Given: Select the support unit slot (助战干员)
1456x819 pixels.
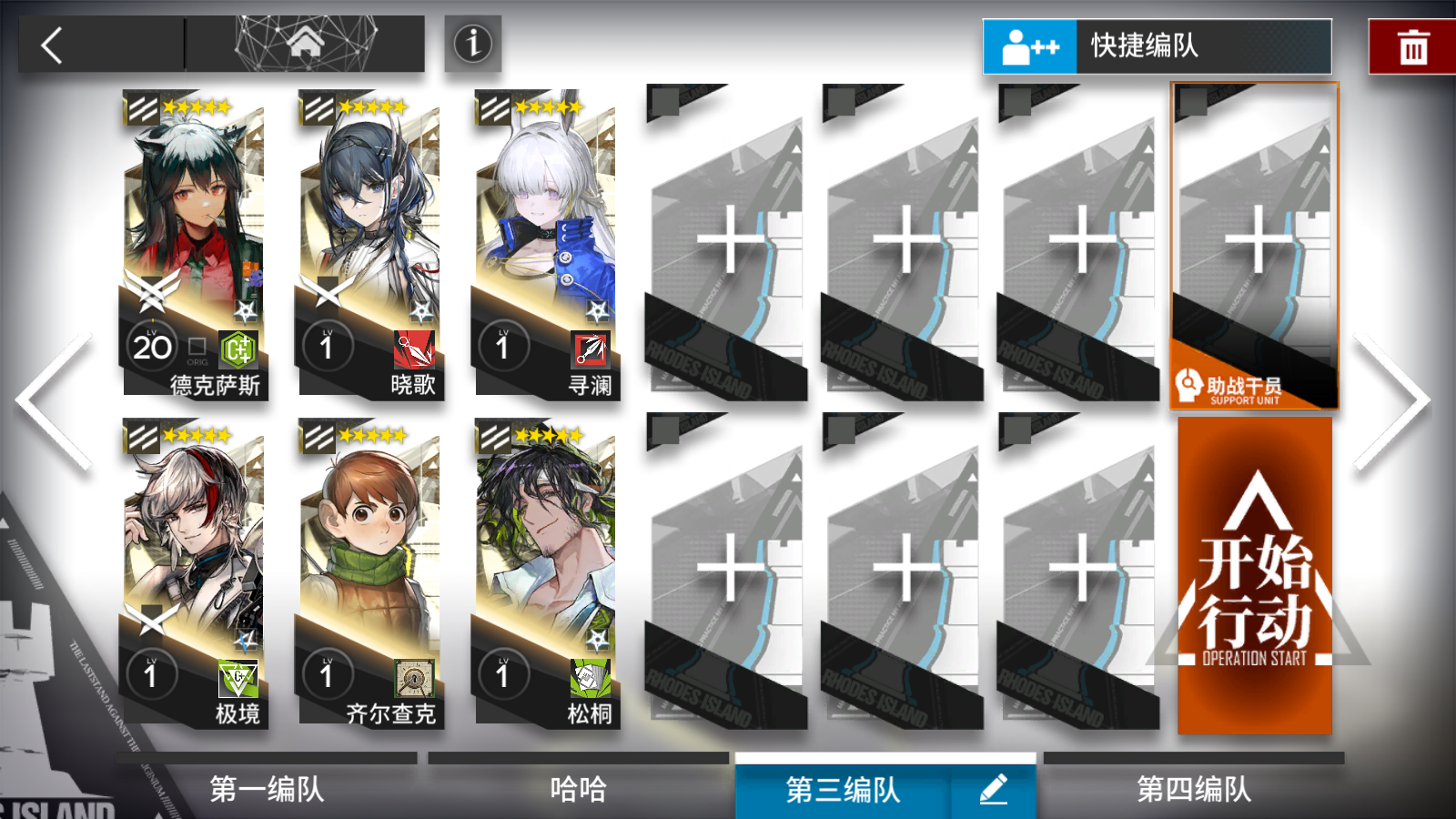Looking at the screenshot, I should point(1254,246).
